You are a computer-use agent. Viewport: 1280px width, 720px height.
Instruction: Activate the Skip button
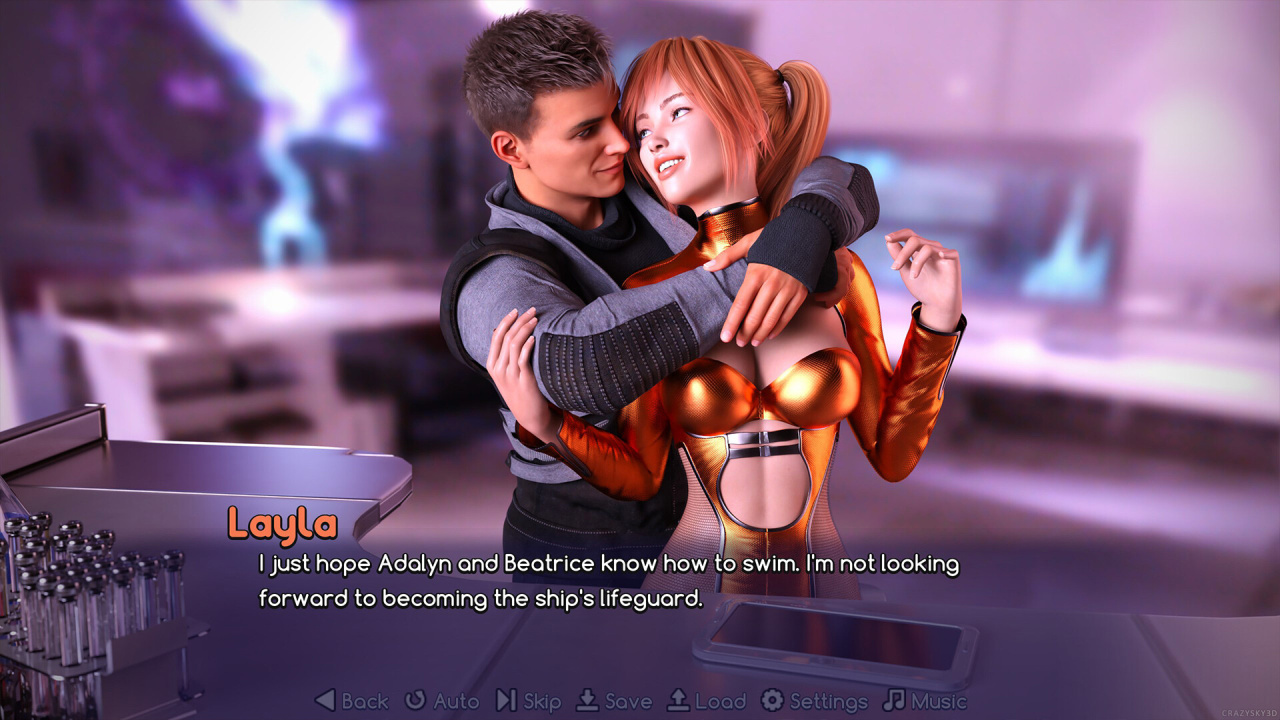coord(529,701)
